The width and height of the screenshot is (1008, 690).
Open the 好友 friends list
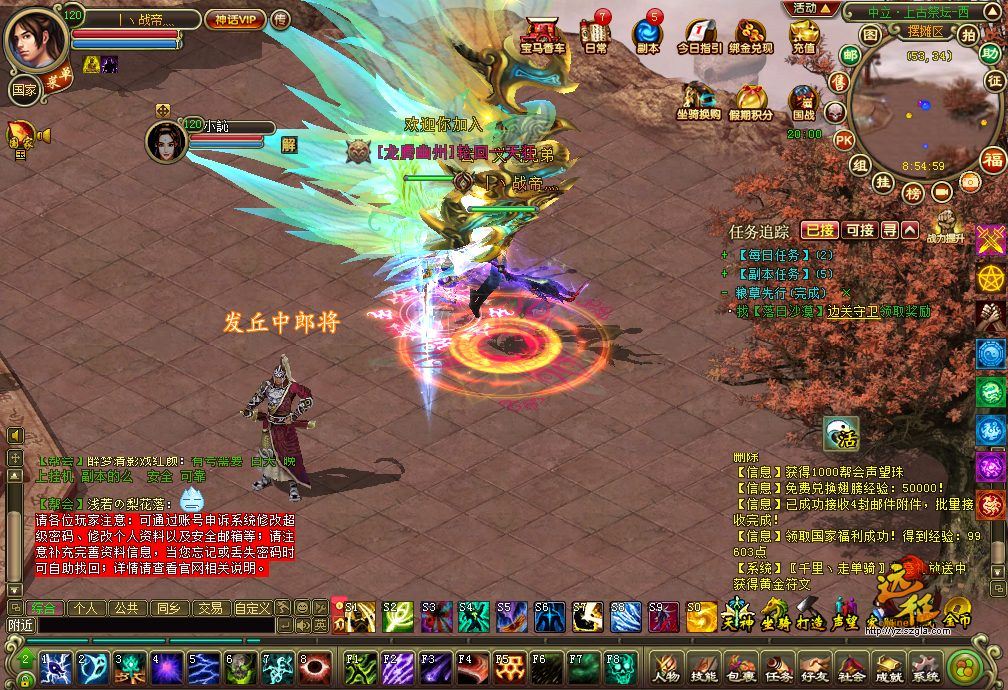(x=812, y=669)
